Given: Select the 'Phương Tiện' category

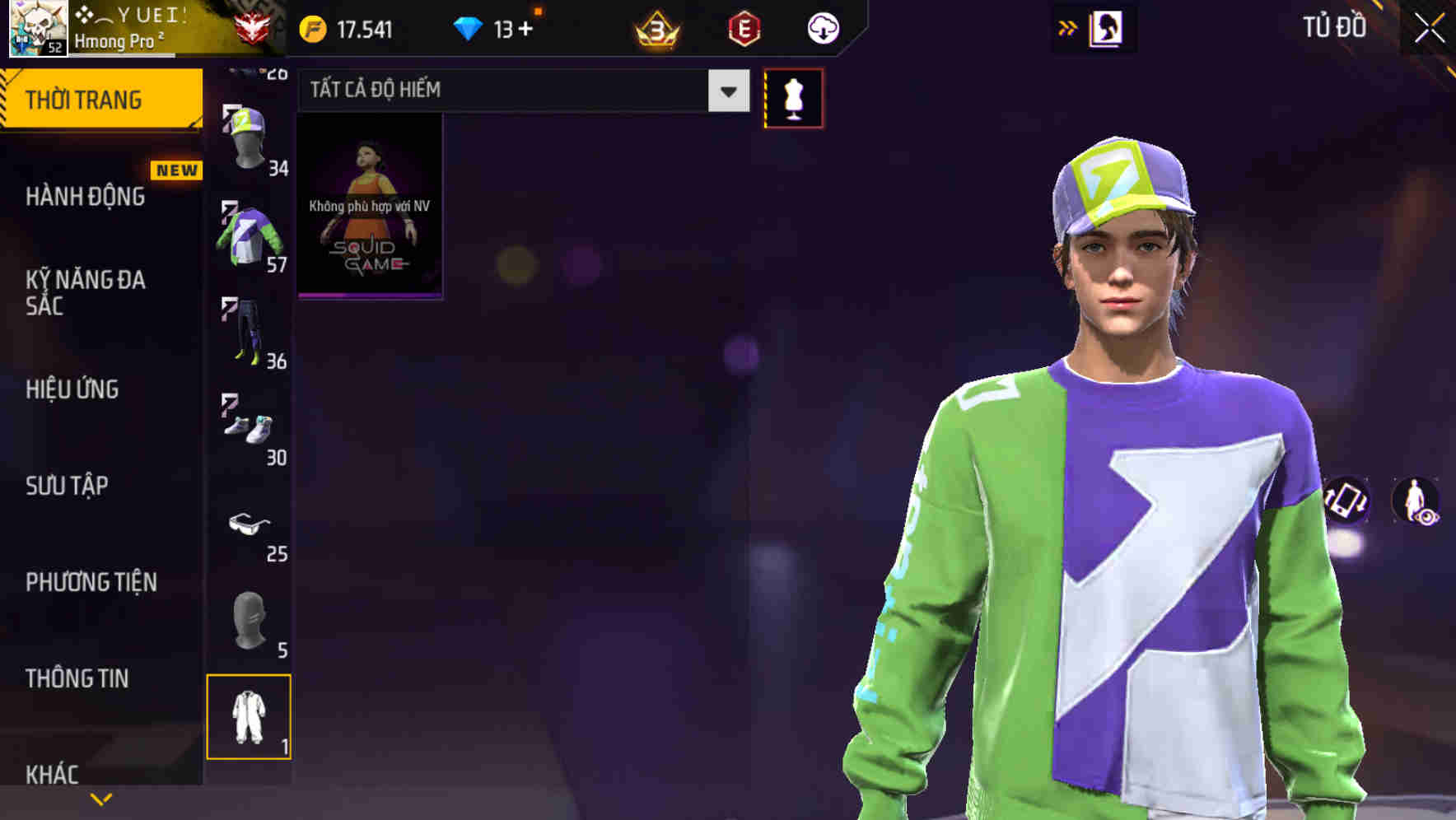Looking at the screenshot, I should tap(91, 581).
